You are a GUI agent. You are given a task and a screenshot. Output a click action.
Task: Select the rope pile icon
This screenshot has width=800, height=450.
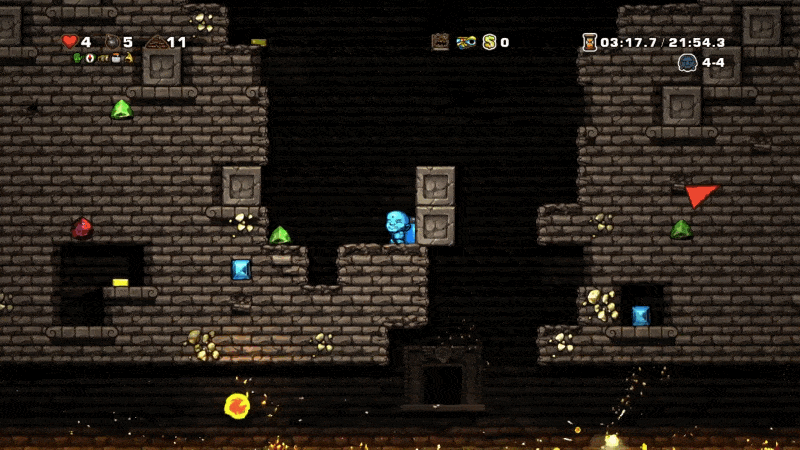point(156,42)
